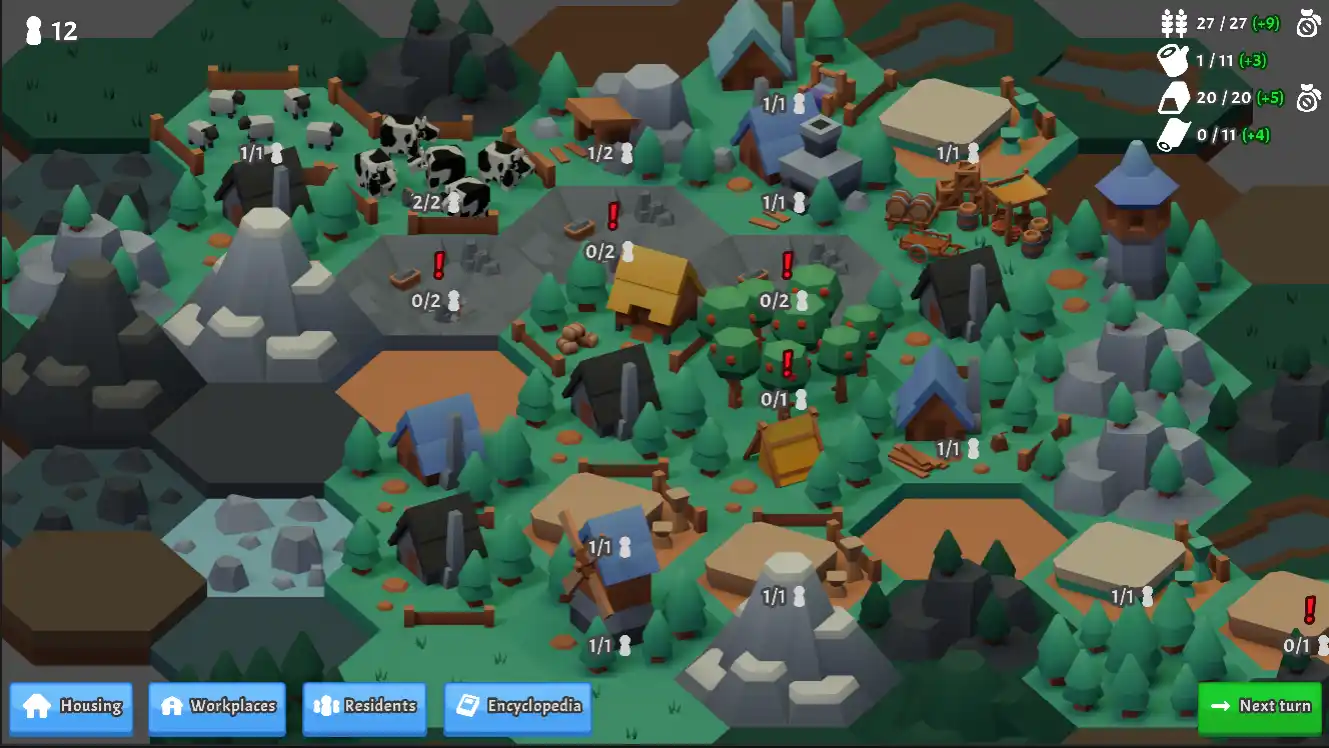Toggle the stopwatch next to the tent counter

(1305, 97)
